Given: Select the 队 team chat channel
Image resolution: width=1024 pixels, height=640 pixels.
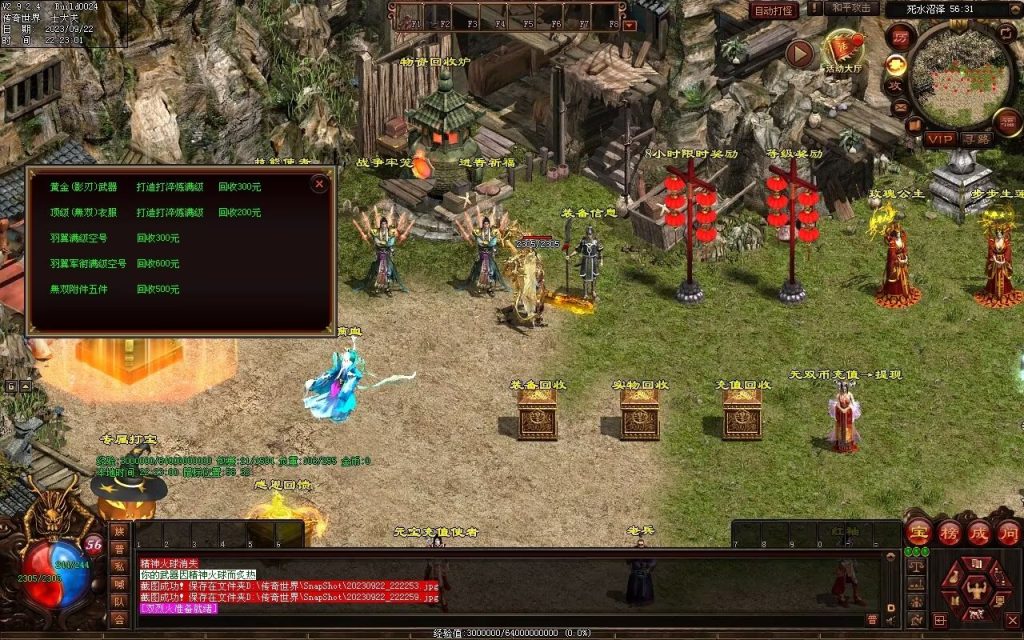Looking at the screenshot, I should click(x=119, y=602).
